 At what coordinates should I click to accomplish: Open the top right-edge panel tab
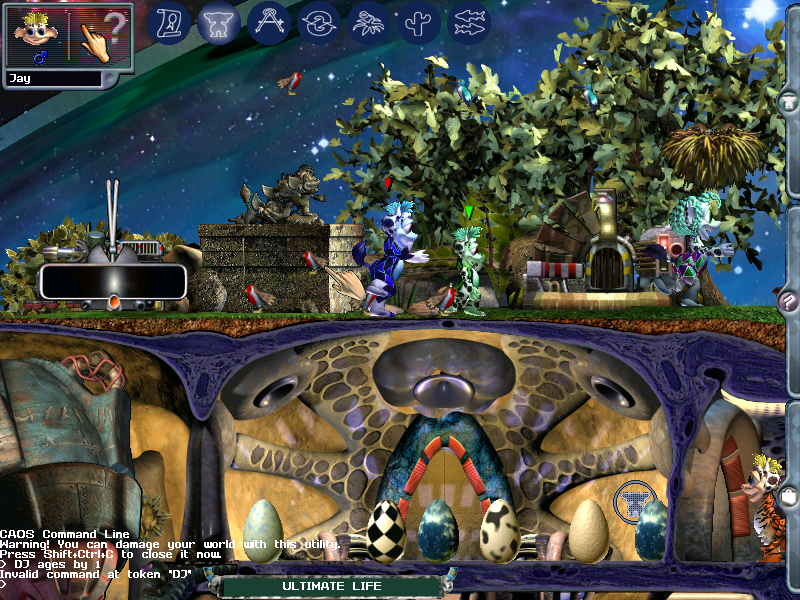788,100
